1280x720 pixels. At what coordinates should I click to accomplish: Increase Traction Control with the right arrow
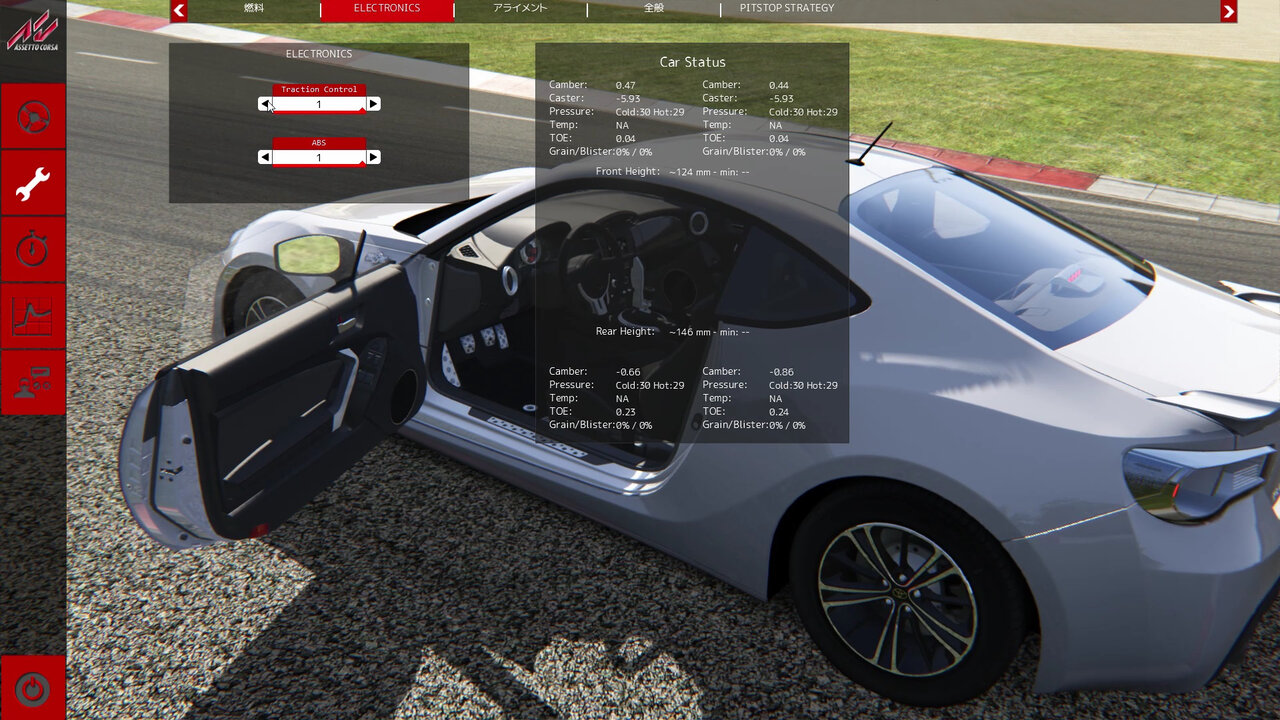(x=373, y=103)
